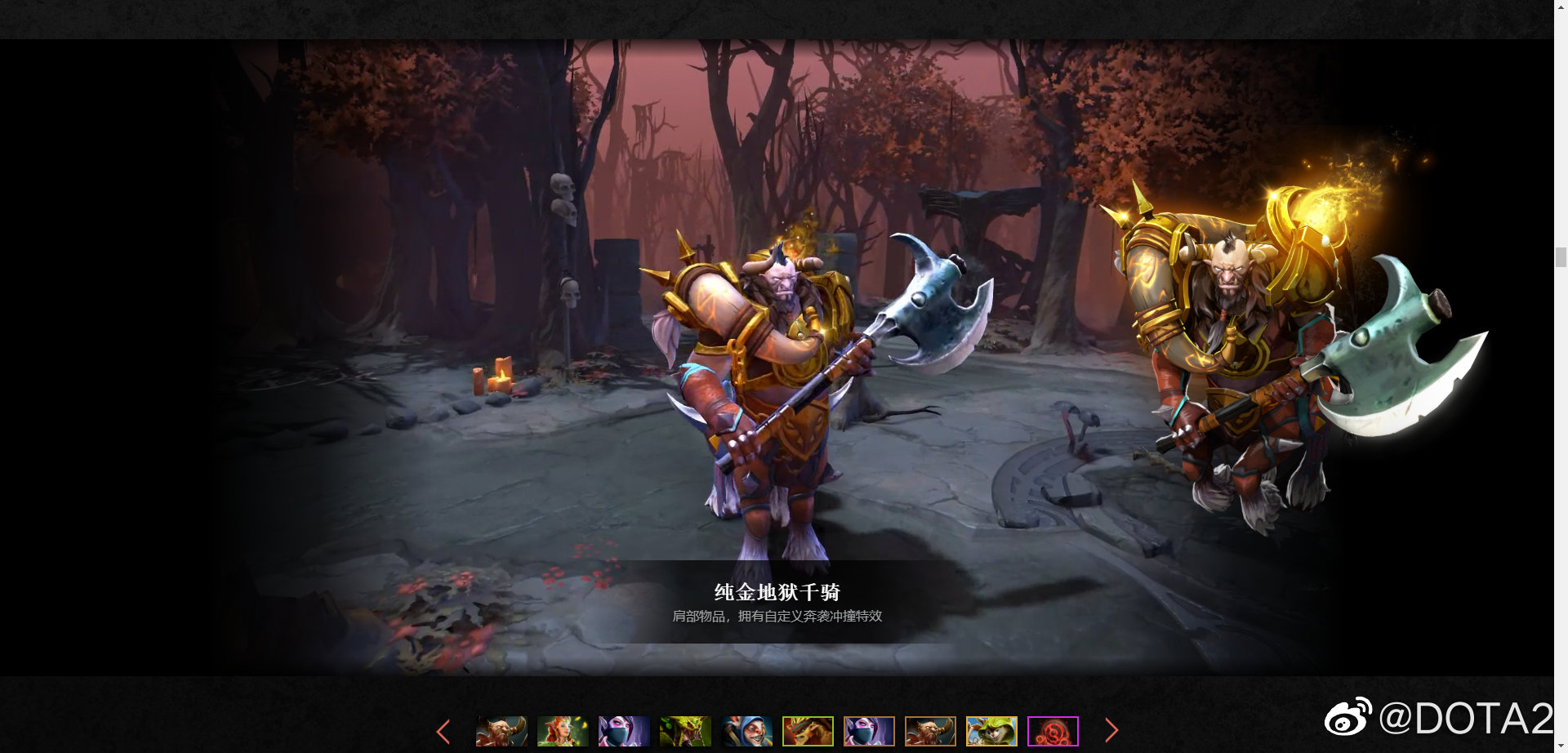
Task: Select the Centaur Warrunner hero icon
Action: [x=502, y=731]
